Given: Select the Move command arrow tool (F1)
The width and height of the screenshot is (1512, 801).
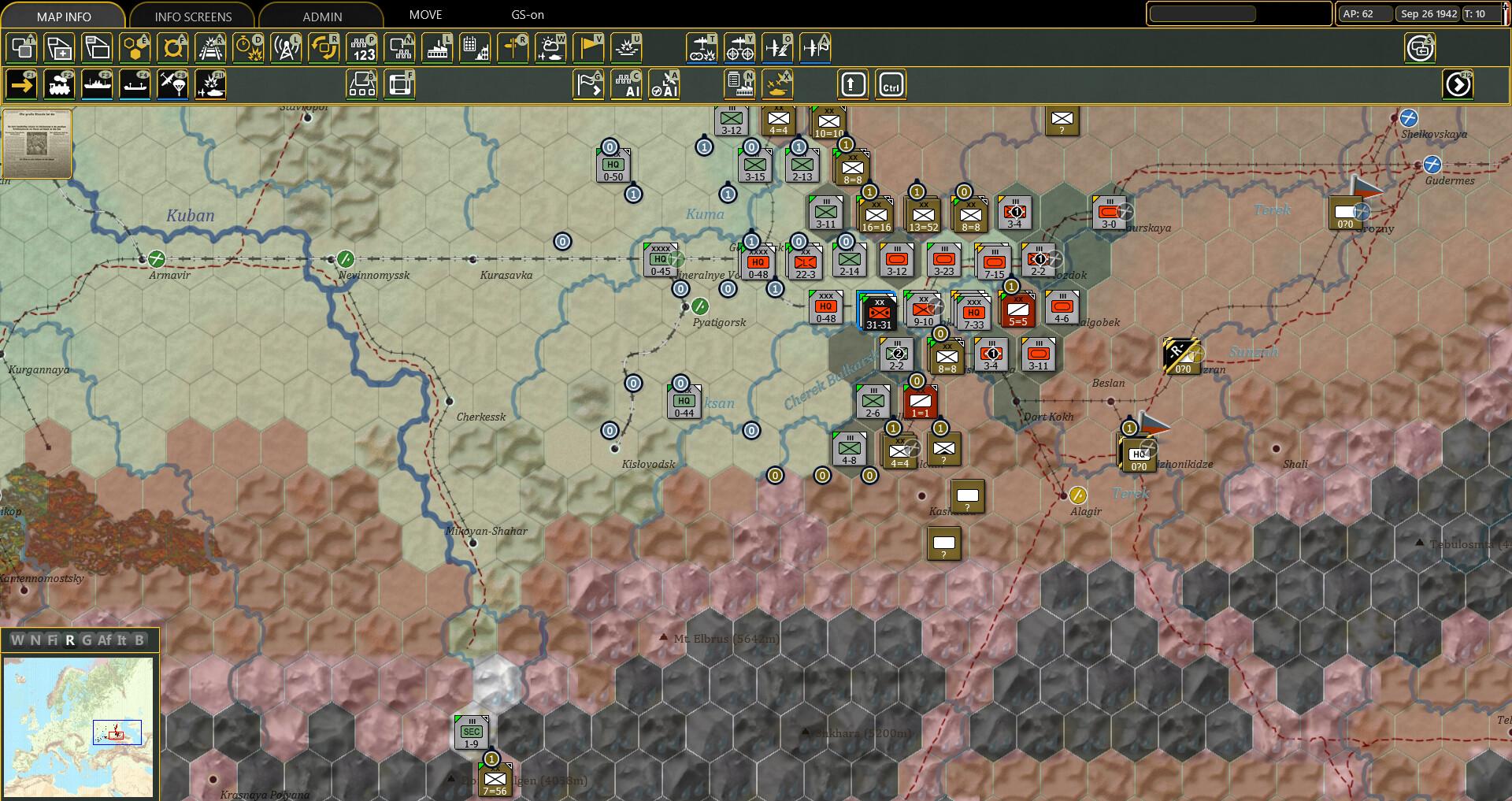Looking at the screenshot, I should [x=21, y=84].
